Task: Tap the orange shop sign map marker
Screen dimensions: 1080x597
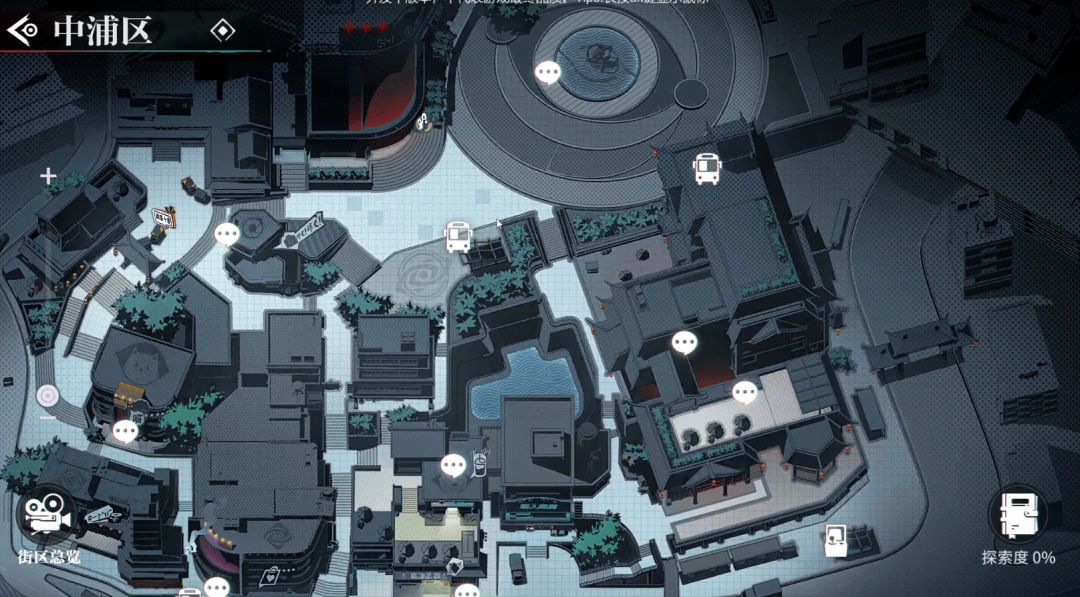Action: click(162, 213)
